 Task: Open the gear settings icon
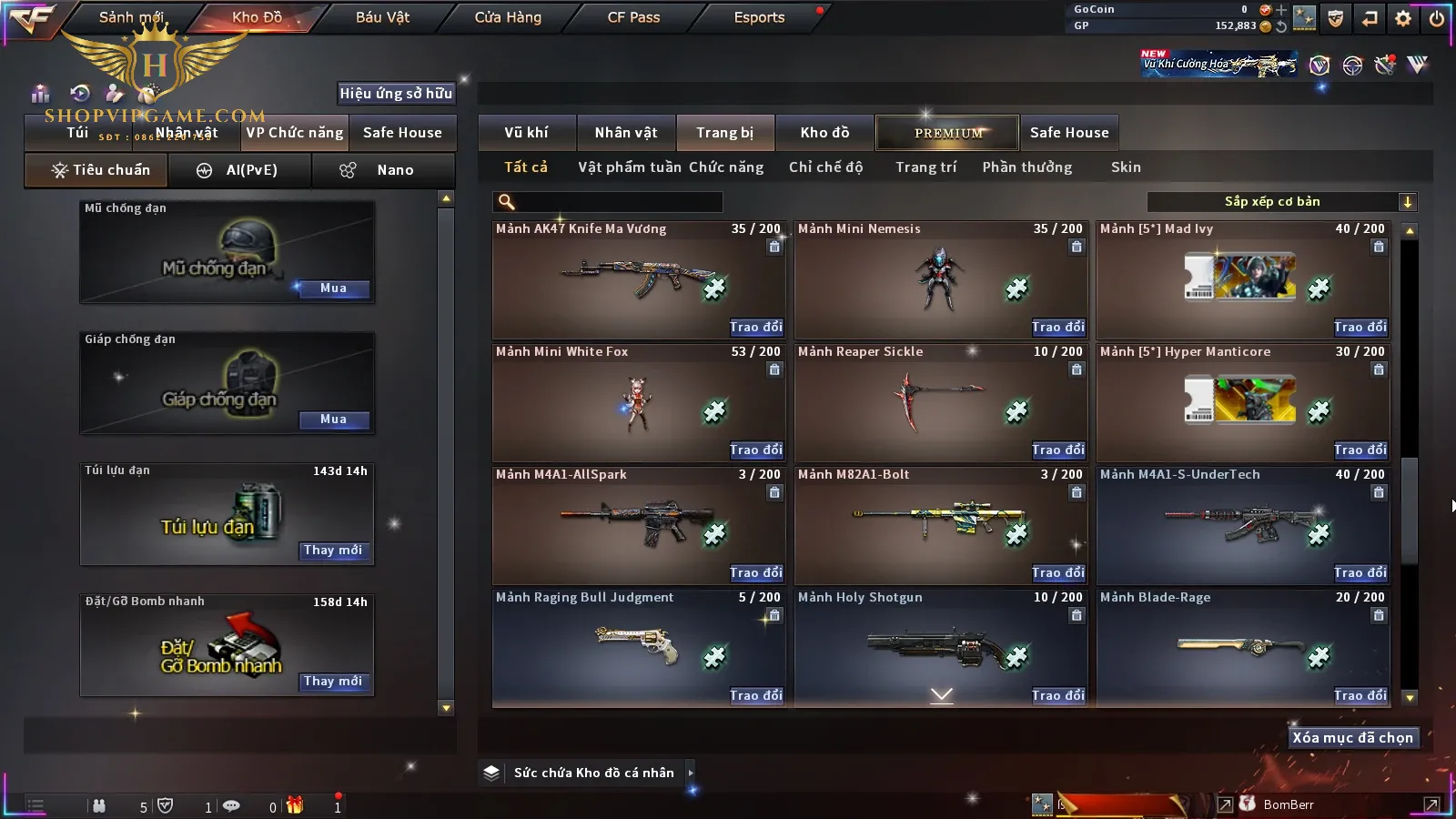point(1403,18)
